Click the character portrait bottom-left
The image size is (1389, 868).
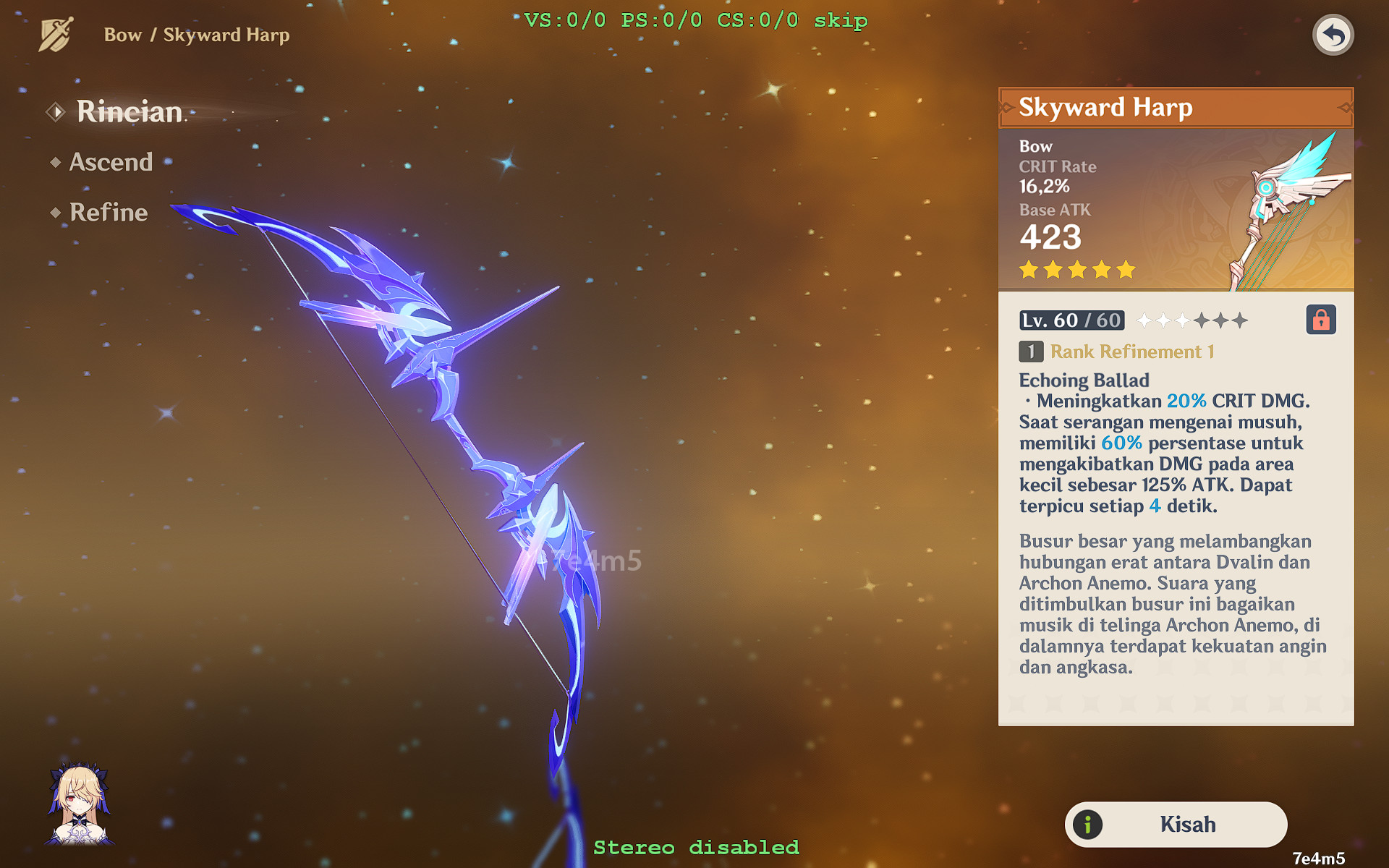tap(80, 803)
